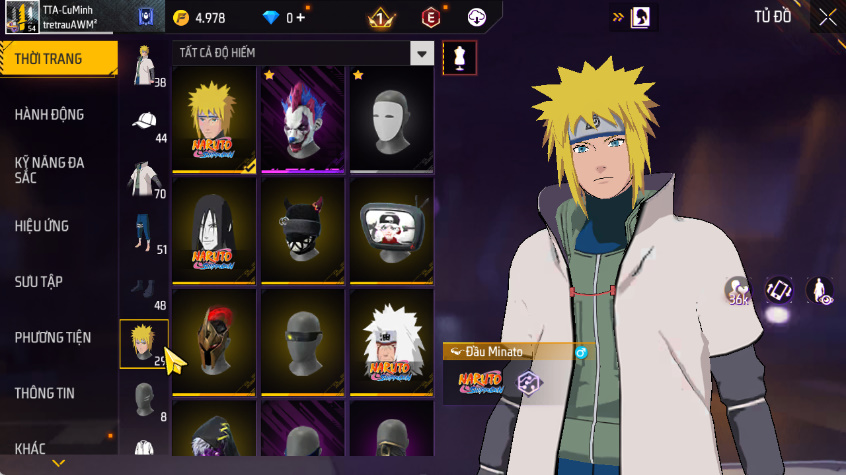Go to the SƯU TẬP section

click(x=39, y=281)
